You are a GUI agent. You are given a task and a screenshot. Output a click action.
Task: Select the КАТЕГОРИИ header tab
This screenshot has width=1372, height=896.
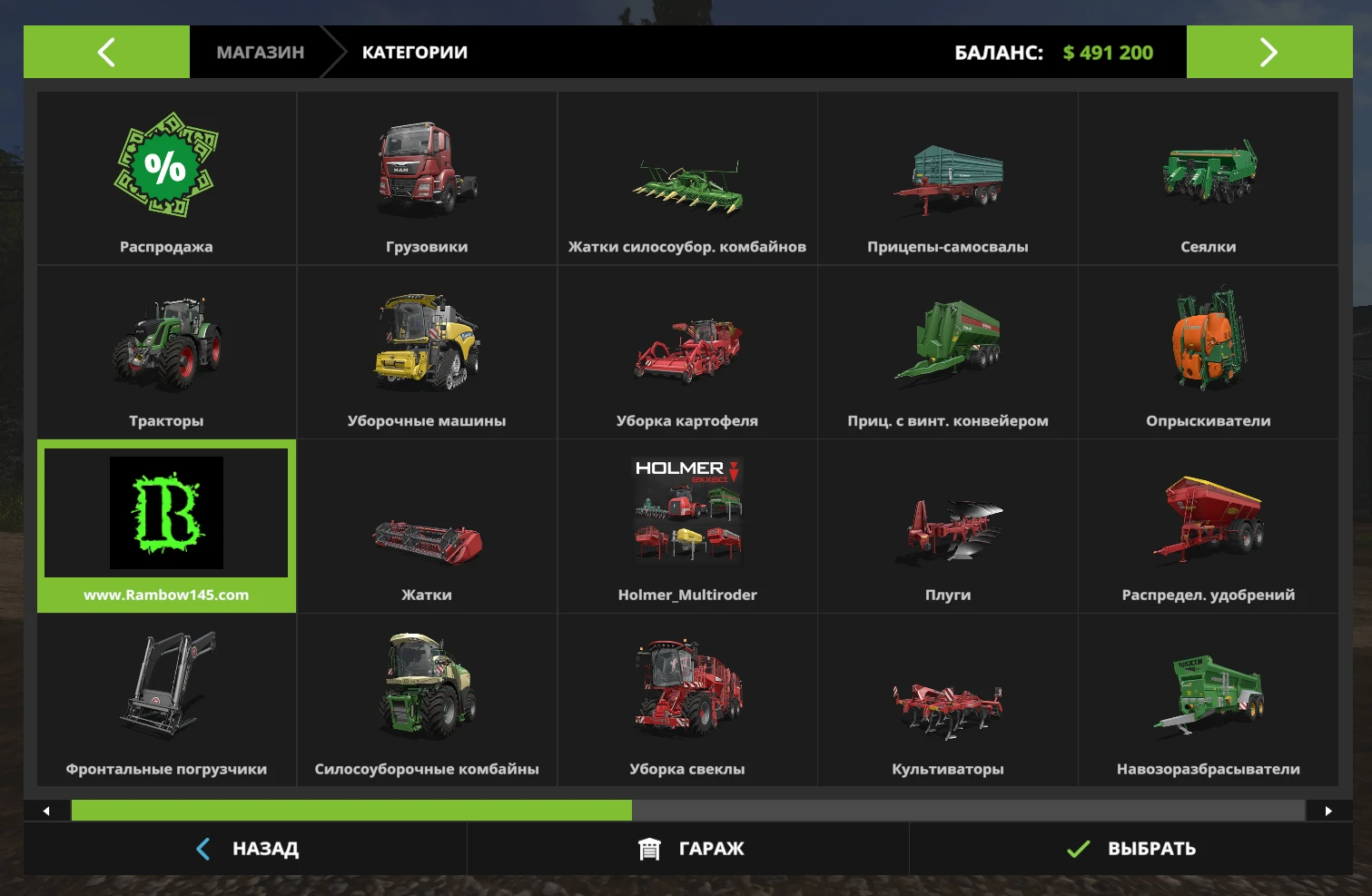(414, 52)
